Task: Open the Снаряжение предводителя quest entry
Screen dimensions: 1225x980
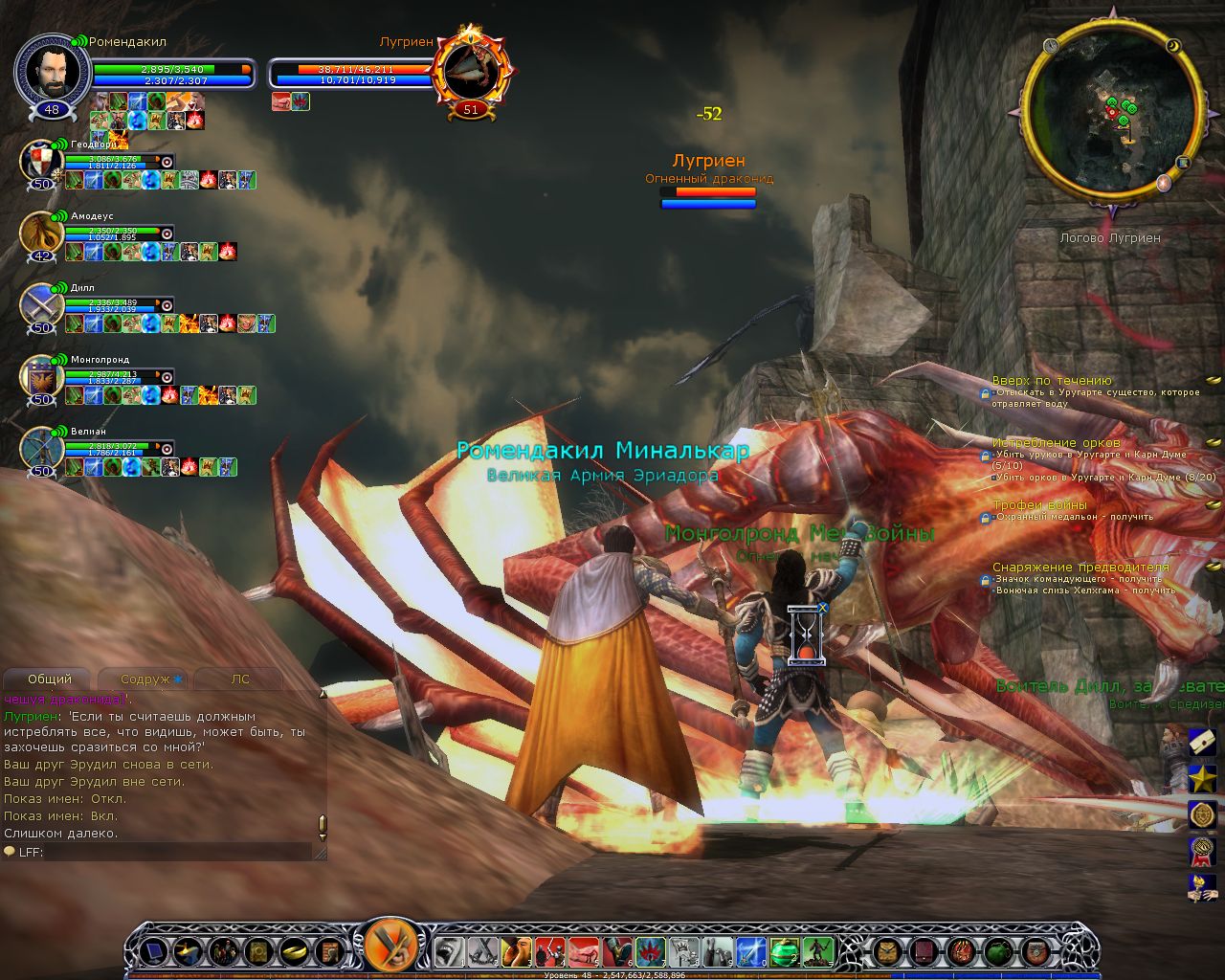Action: [x=1080, y=568]
